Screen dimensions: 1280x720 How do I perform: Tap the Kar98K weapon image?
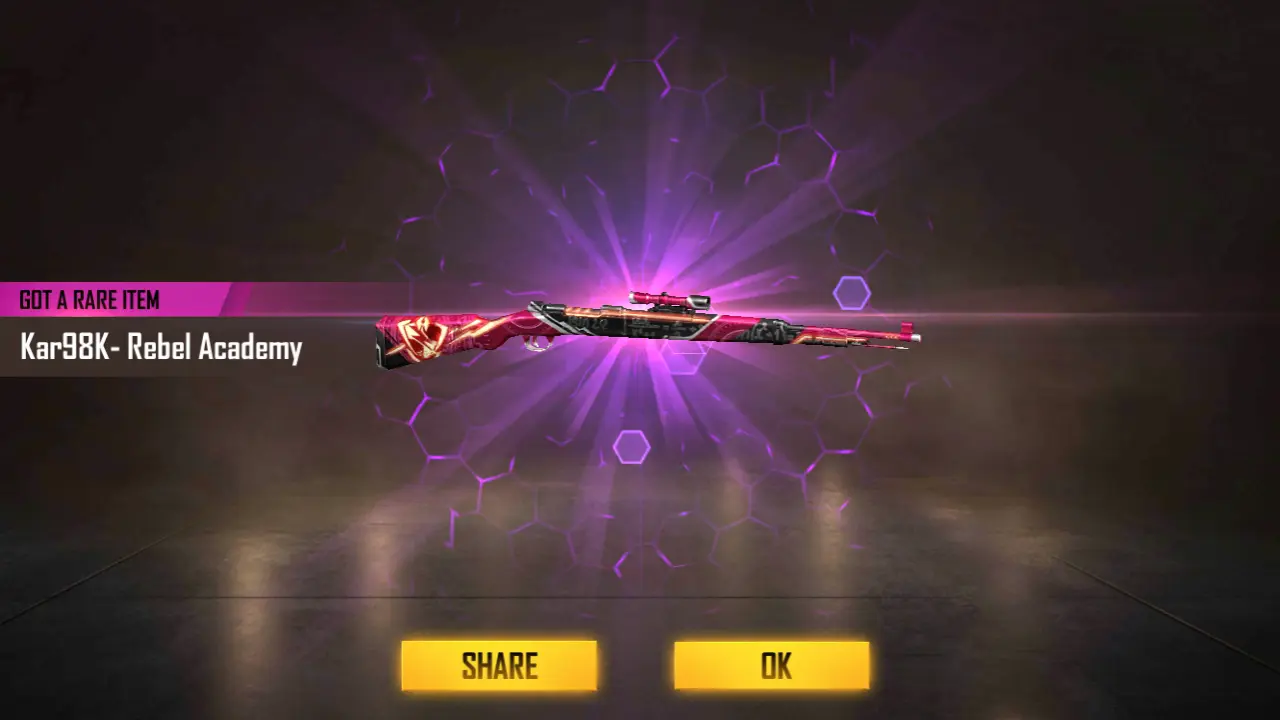(x=640, y=330)
